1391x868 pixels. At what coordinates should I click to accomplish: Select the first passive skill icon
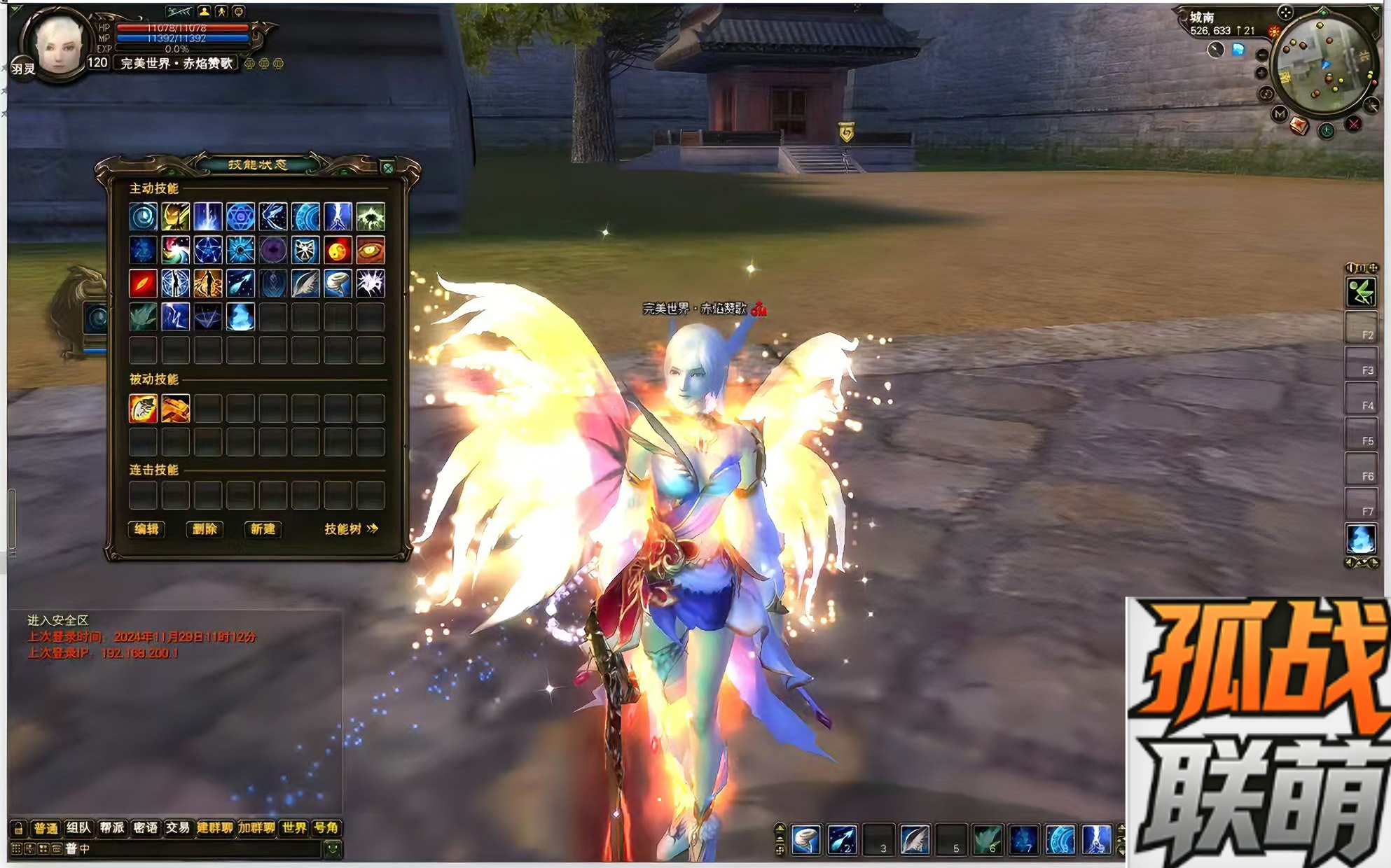(x=143, y=408)
